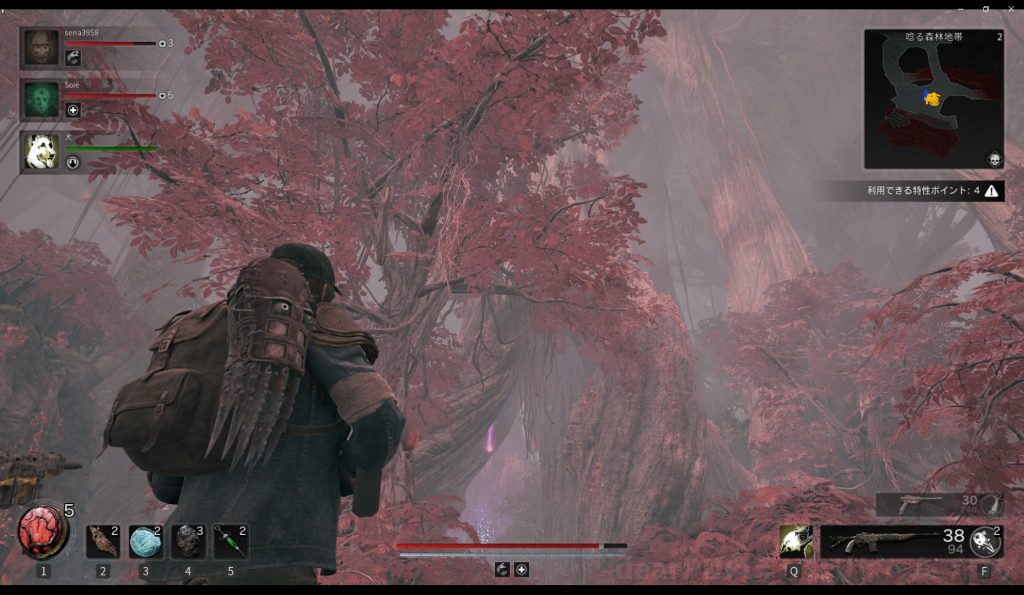This screenshot has height=595, width=1024.
Task: Click the handgun's weapon mod icon
Action: (x=991, y=504)
